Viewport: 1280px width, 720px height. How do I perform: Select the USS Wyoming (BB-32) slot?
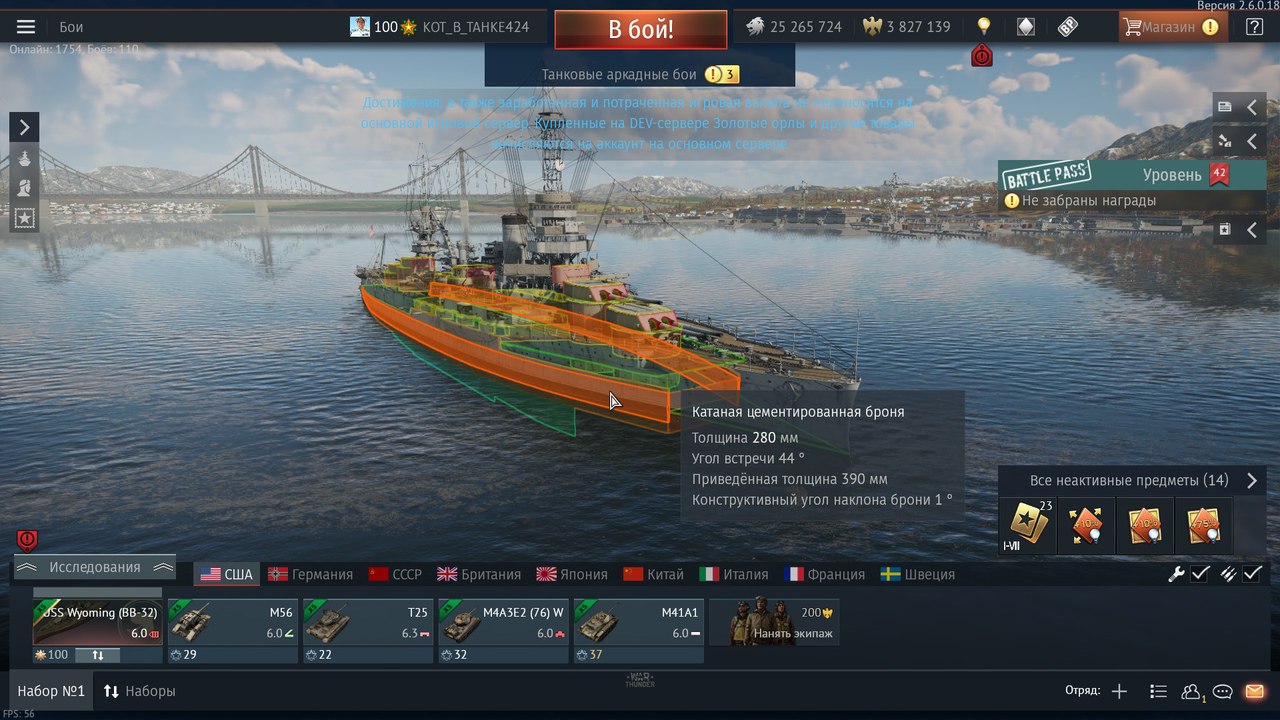click(x=97, y=623)
